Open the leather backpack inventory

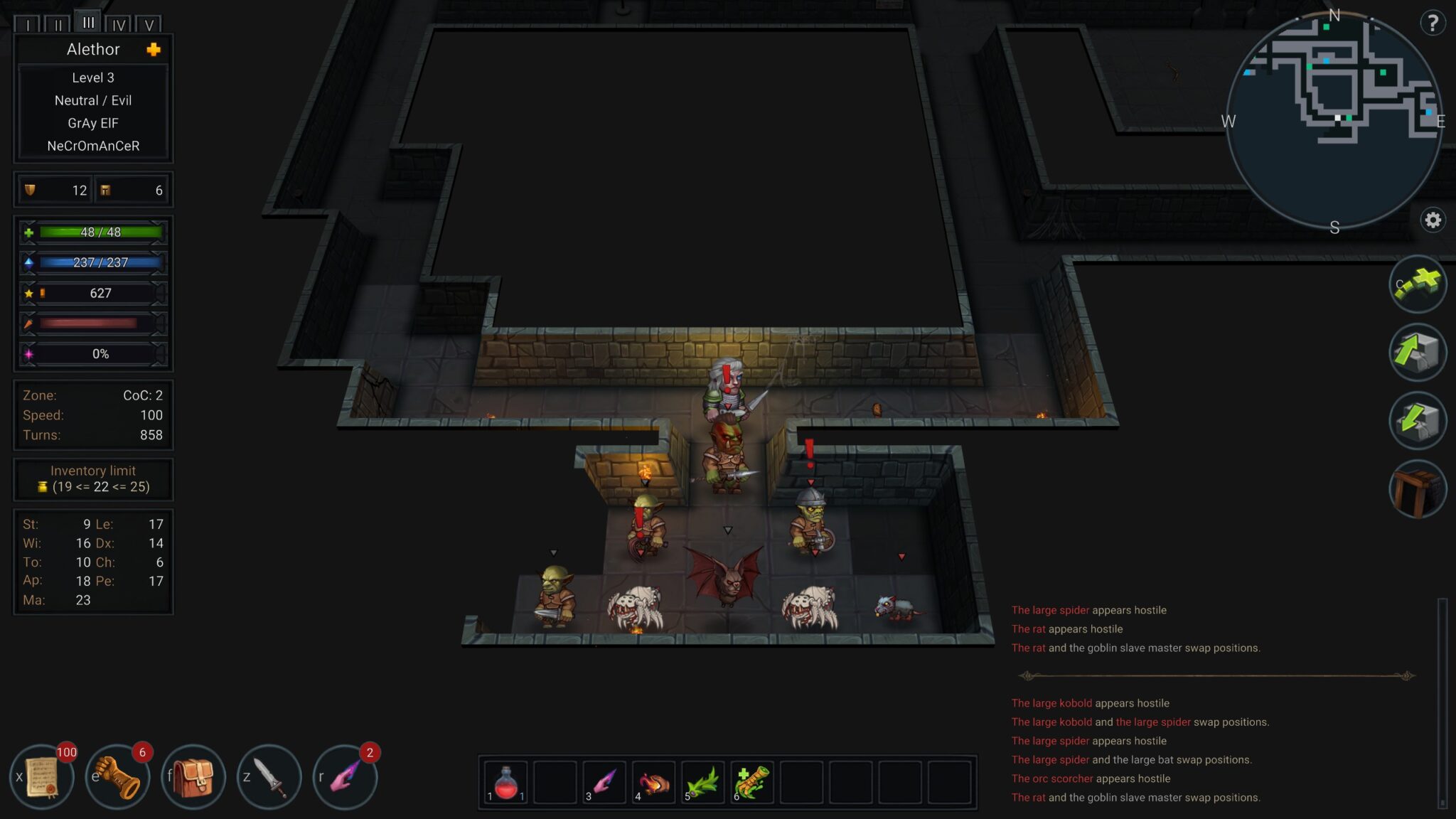pos(193,777)
